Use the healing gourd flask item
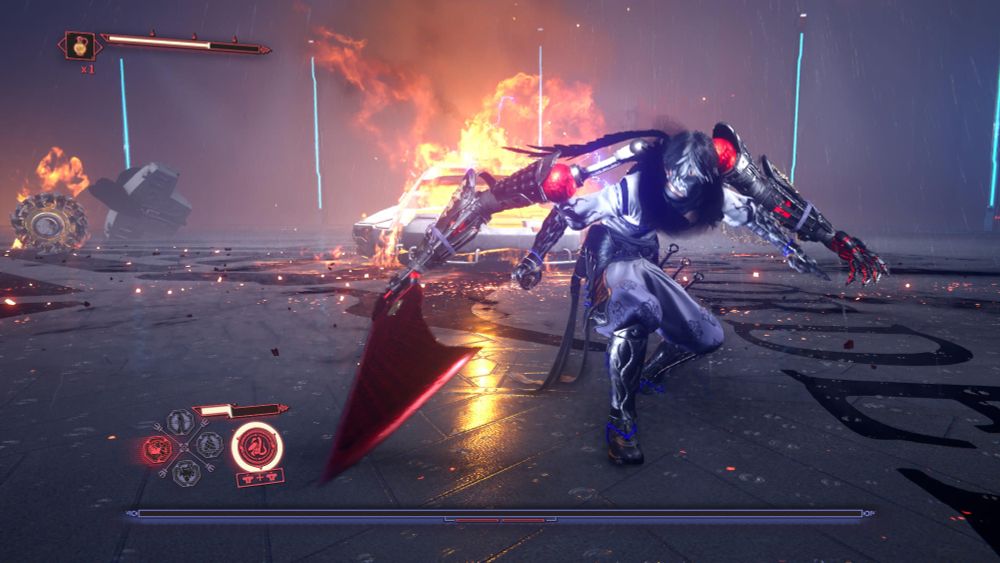 coord(80,46)
